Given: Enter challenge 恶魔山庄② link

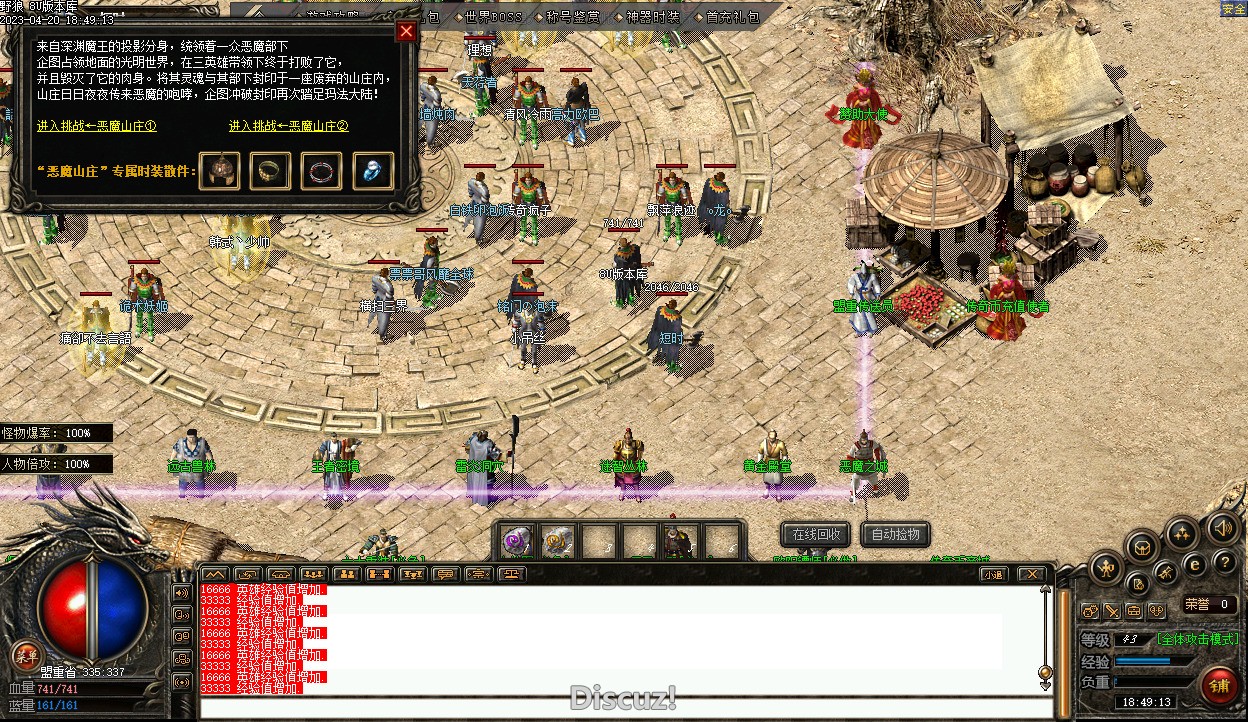Looking at the screenshot, I should pos(288,126).
